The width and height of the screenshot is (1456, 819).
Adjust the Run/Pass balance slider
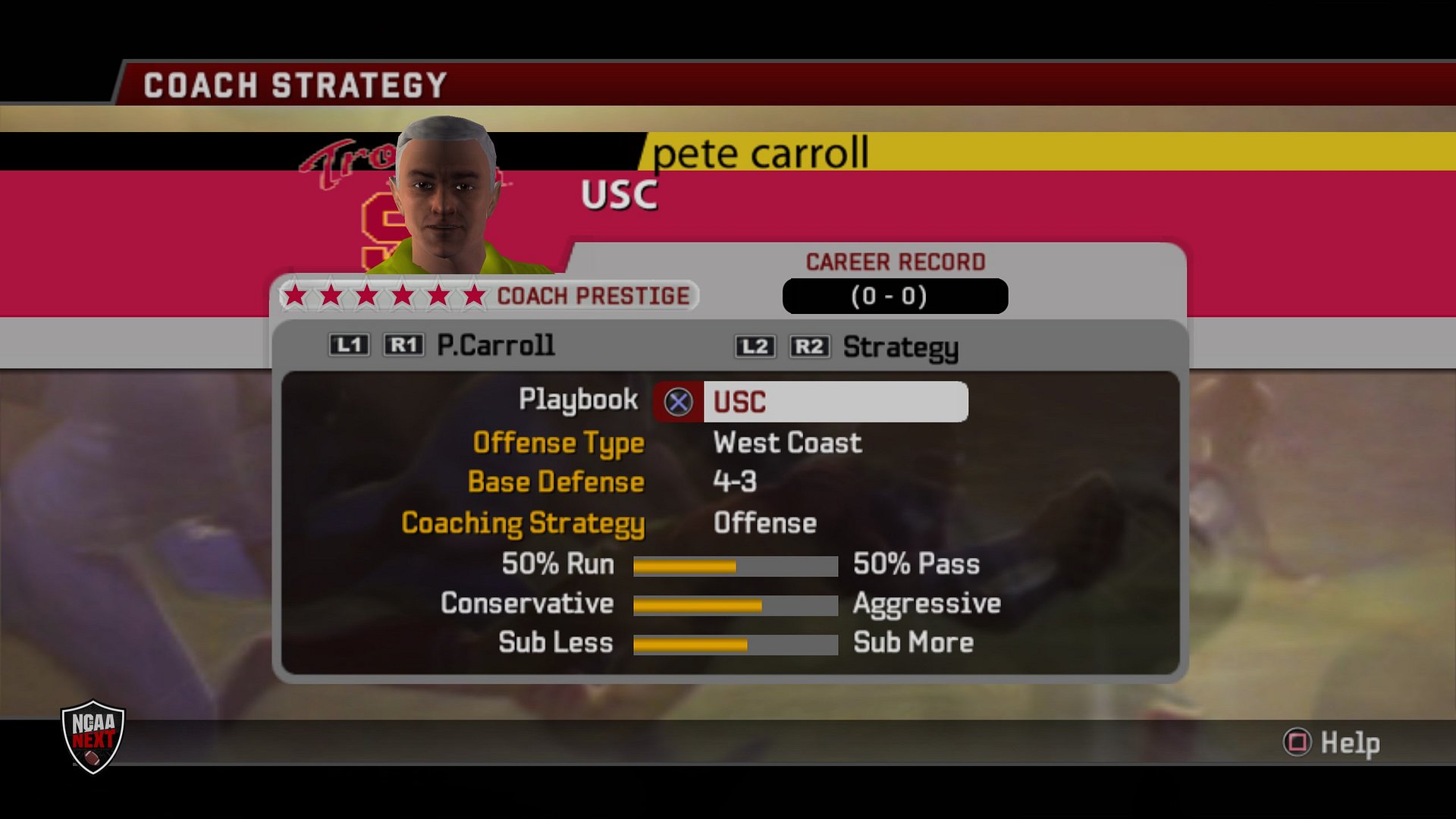735,566
